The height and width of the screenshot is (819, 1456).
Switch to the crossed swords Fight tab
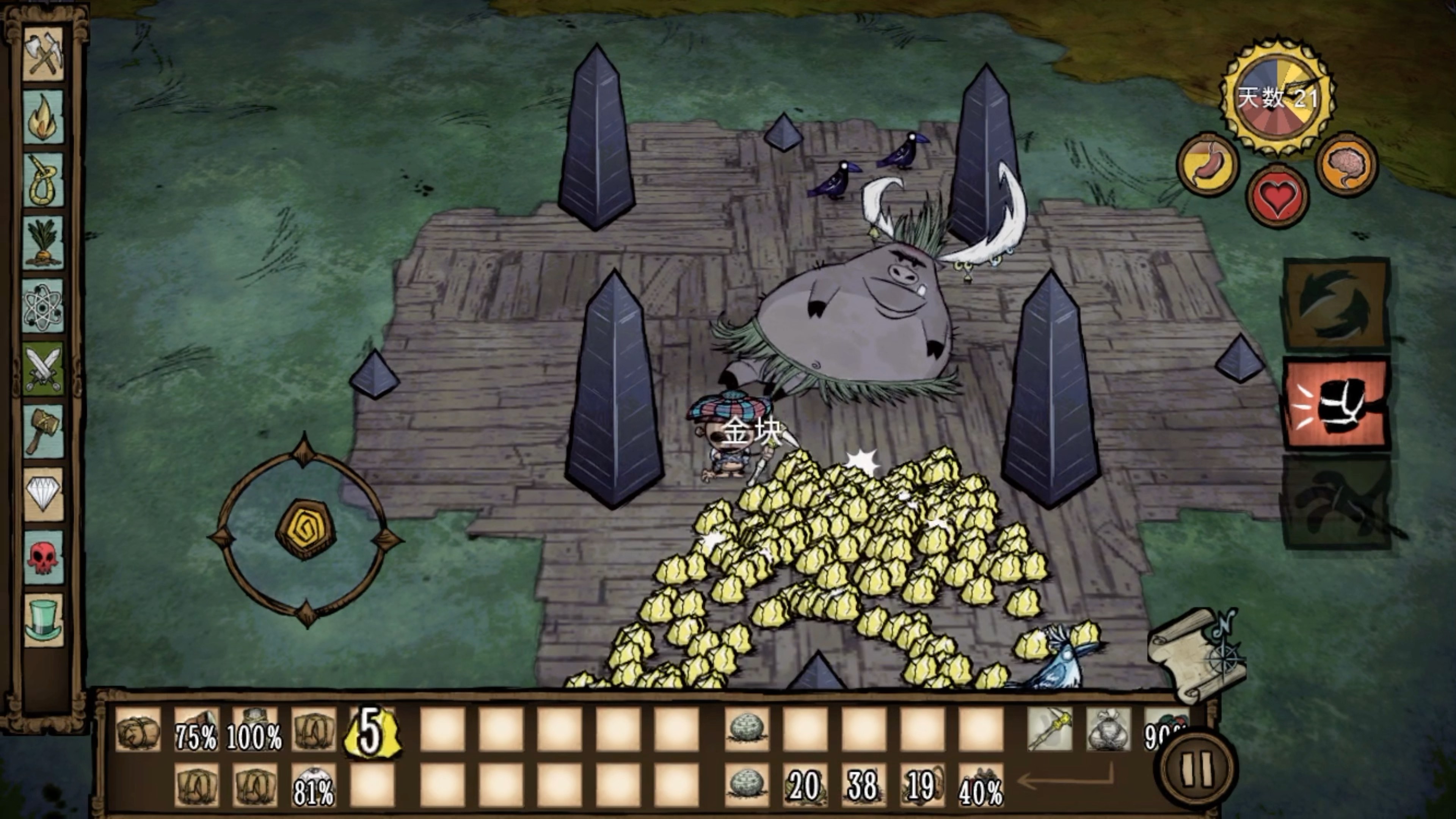(x=43, y=369)
